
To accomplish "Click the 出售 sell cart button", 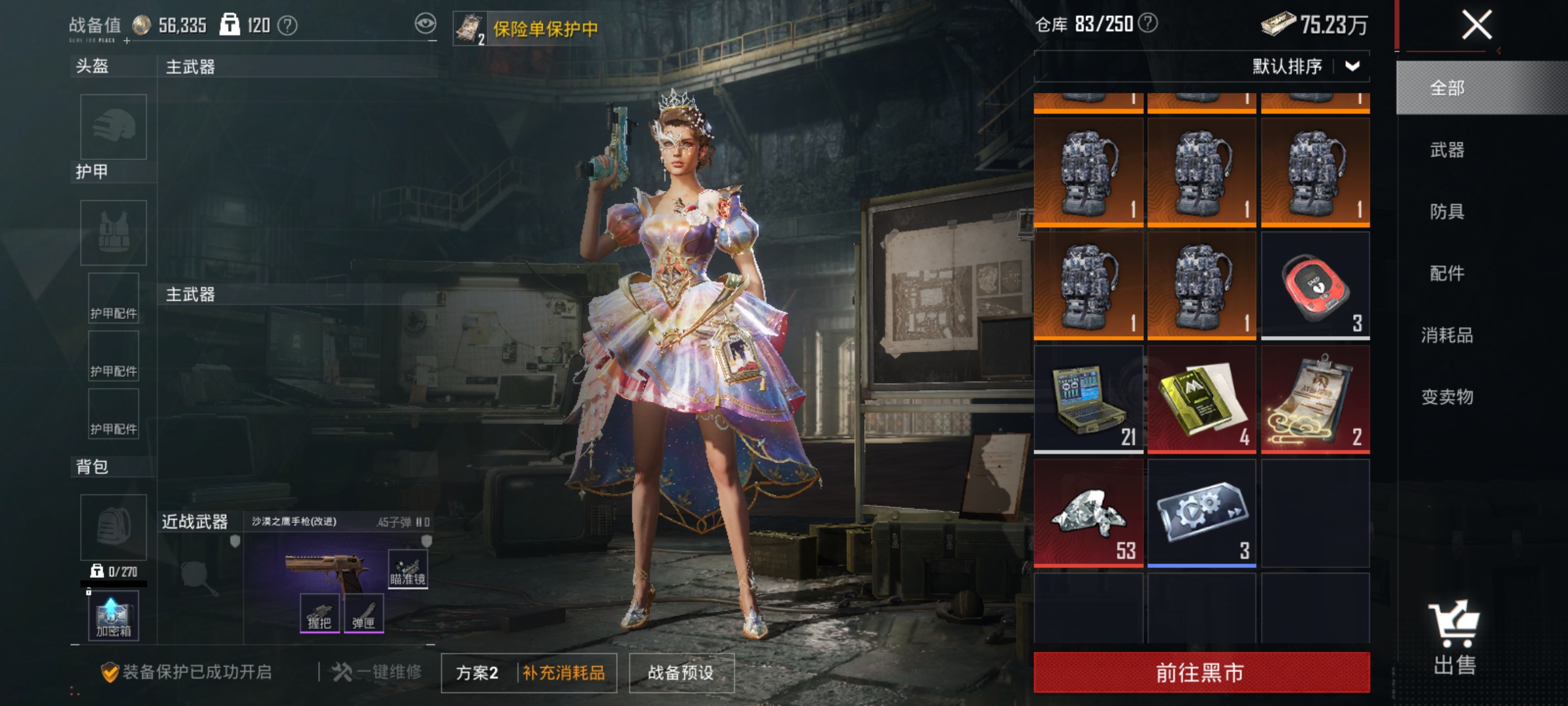I will pyautogui.click(x=1454, y=637).
